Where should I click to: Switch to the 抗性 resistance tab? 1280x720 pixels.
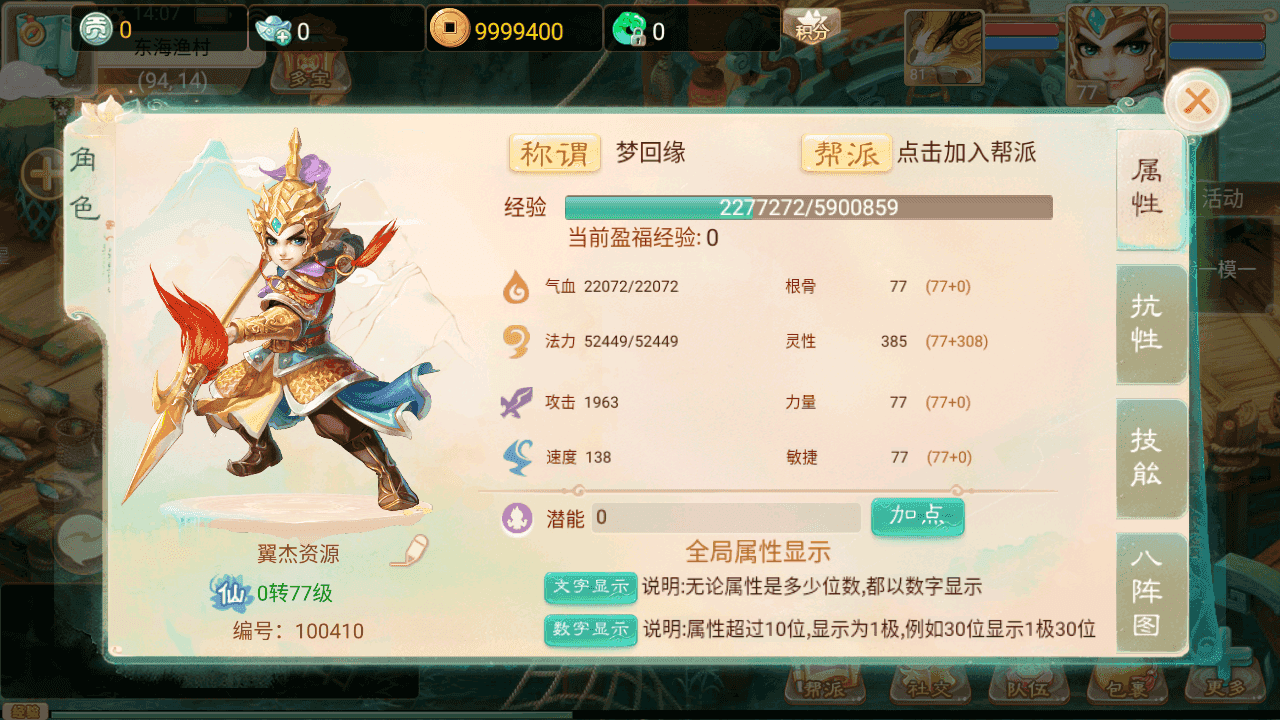point(1150,325)
